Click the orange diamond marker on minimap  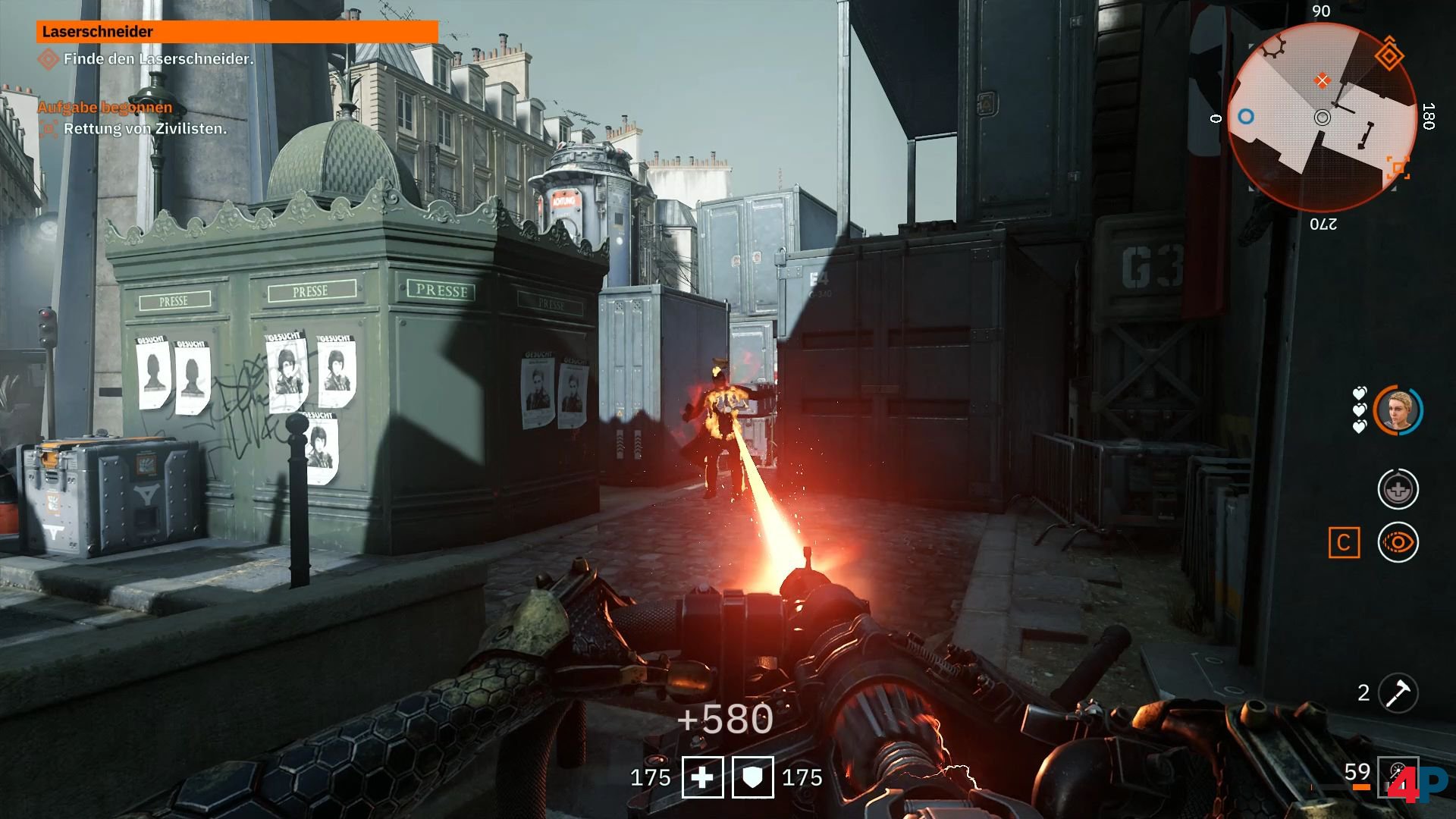[1389, 55]
